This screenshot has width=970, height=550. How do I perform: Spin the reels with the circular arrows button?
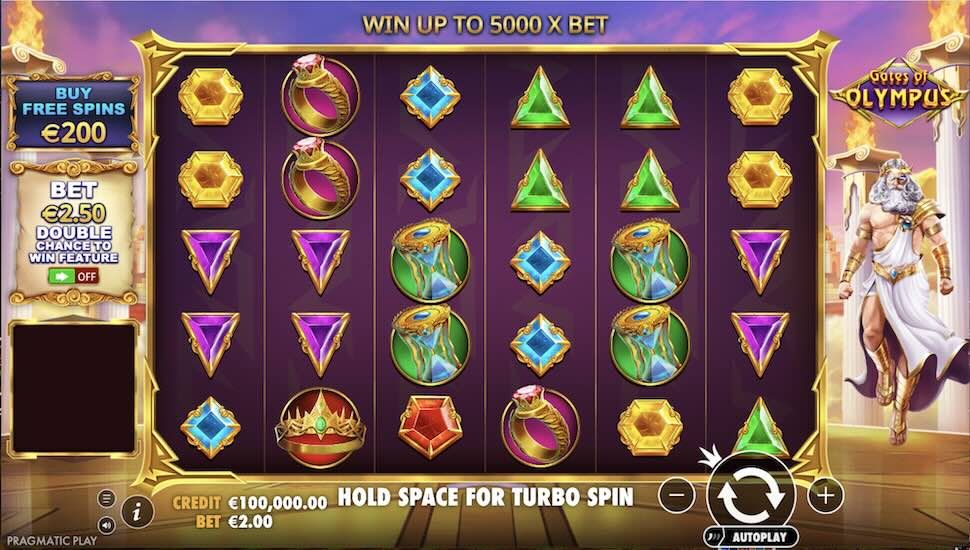tap(751, 493)
